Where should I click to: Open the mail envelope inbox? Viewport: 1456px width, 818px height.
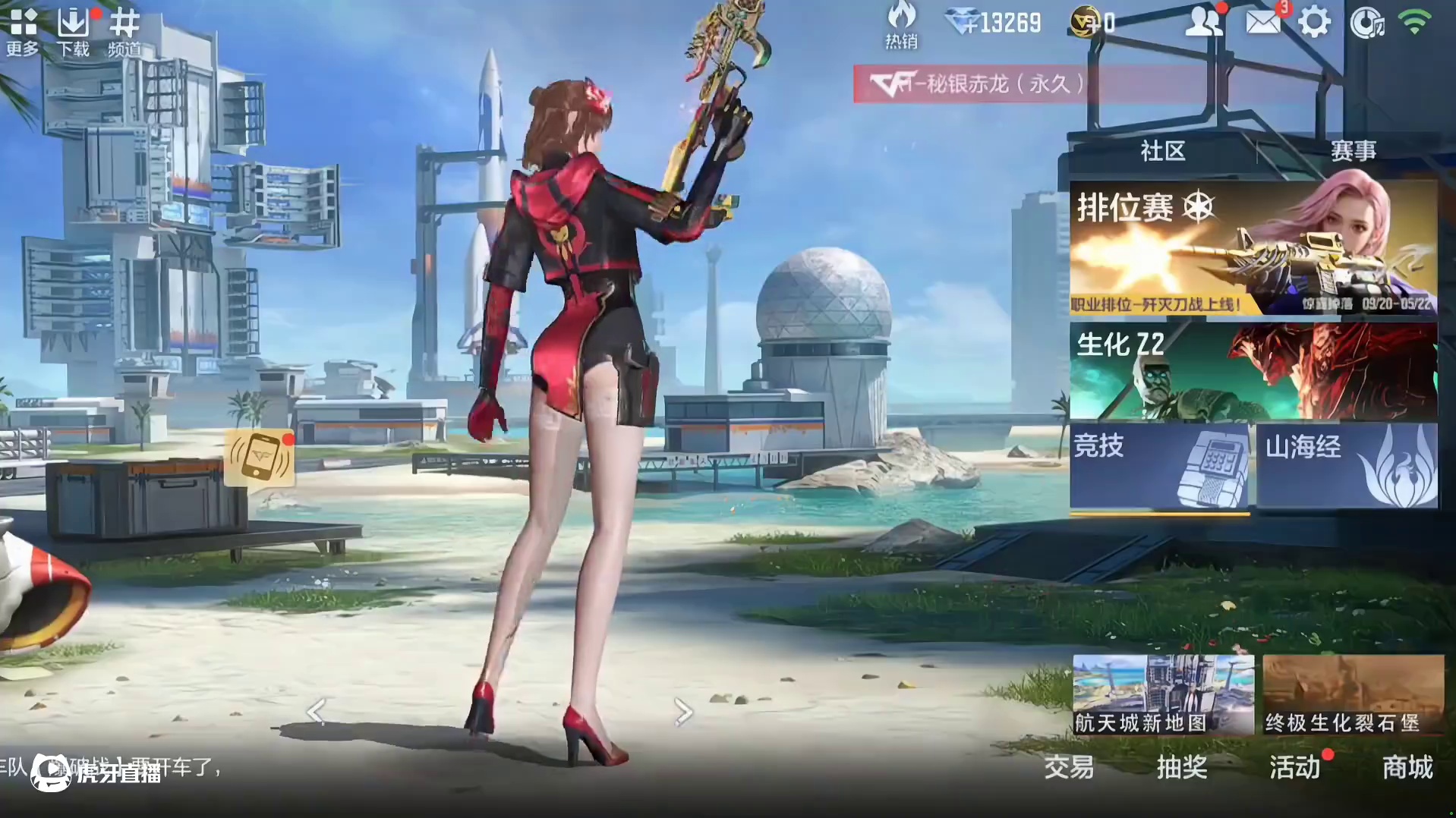click(1262, 23)
